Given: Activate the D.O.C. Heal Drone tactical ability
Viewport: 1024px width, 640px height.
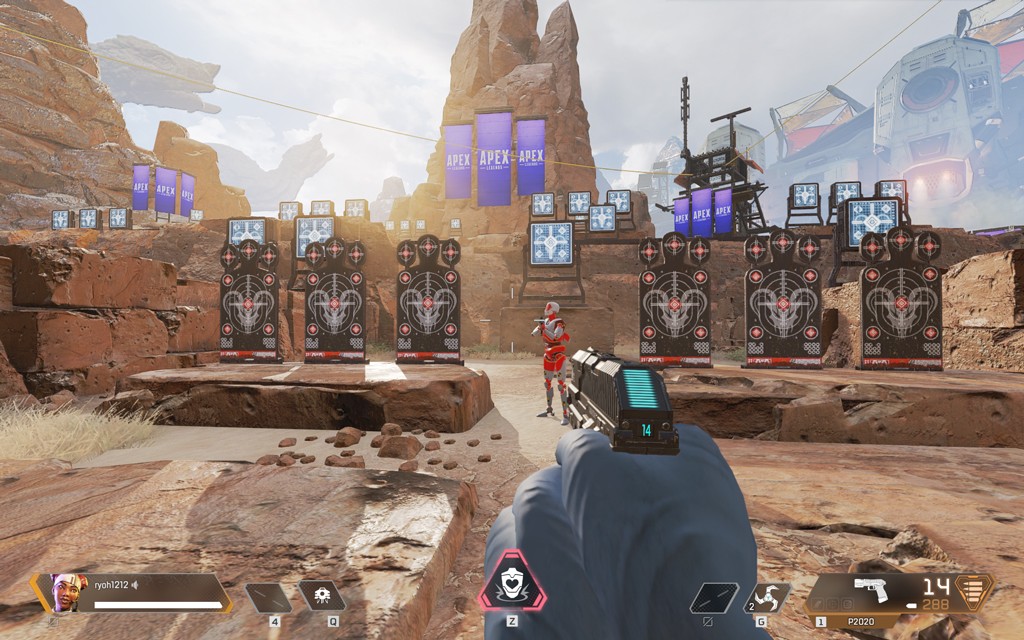Looking at the screenshot, I should [321, 596].
